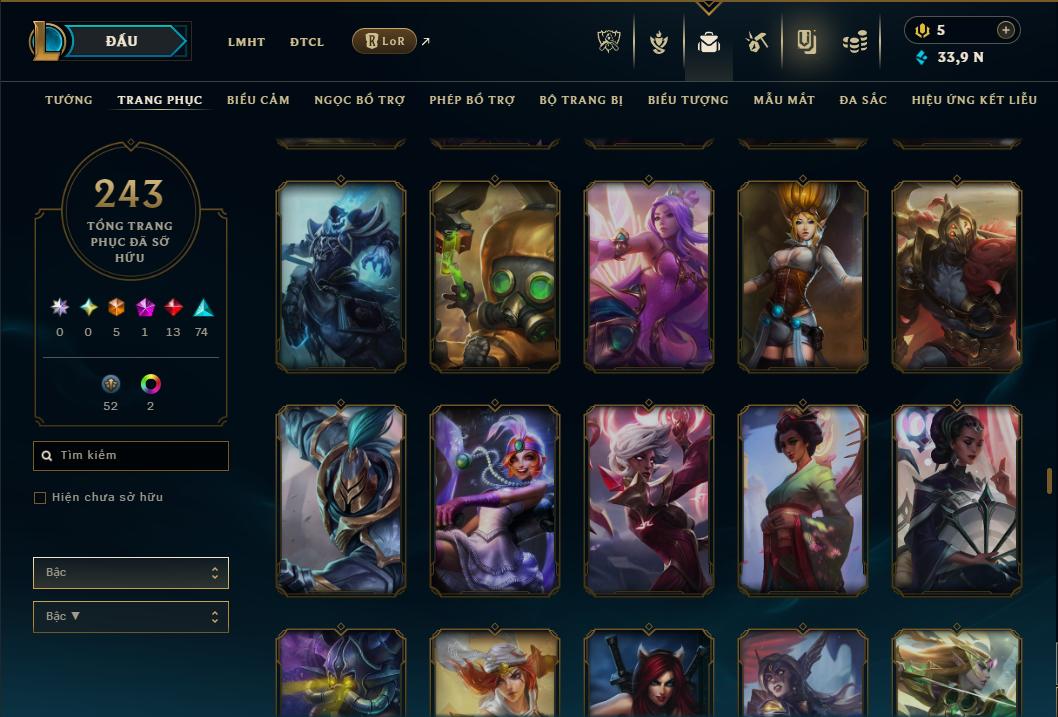Switch to the TƯỚNG champions tab
The width and height of the screenshot is (1058, 717).
(x=69, y=100)
